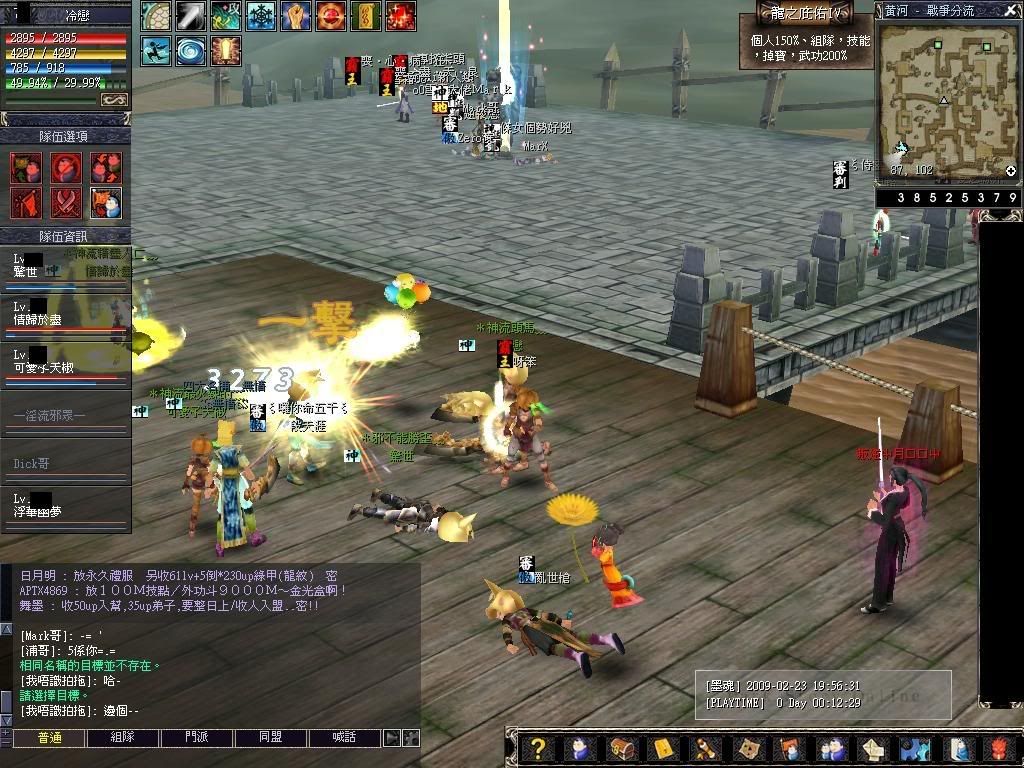This screenshot has width=1024, height=768.
Task: Activate the snowflake skill icon
Action: 261,16
